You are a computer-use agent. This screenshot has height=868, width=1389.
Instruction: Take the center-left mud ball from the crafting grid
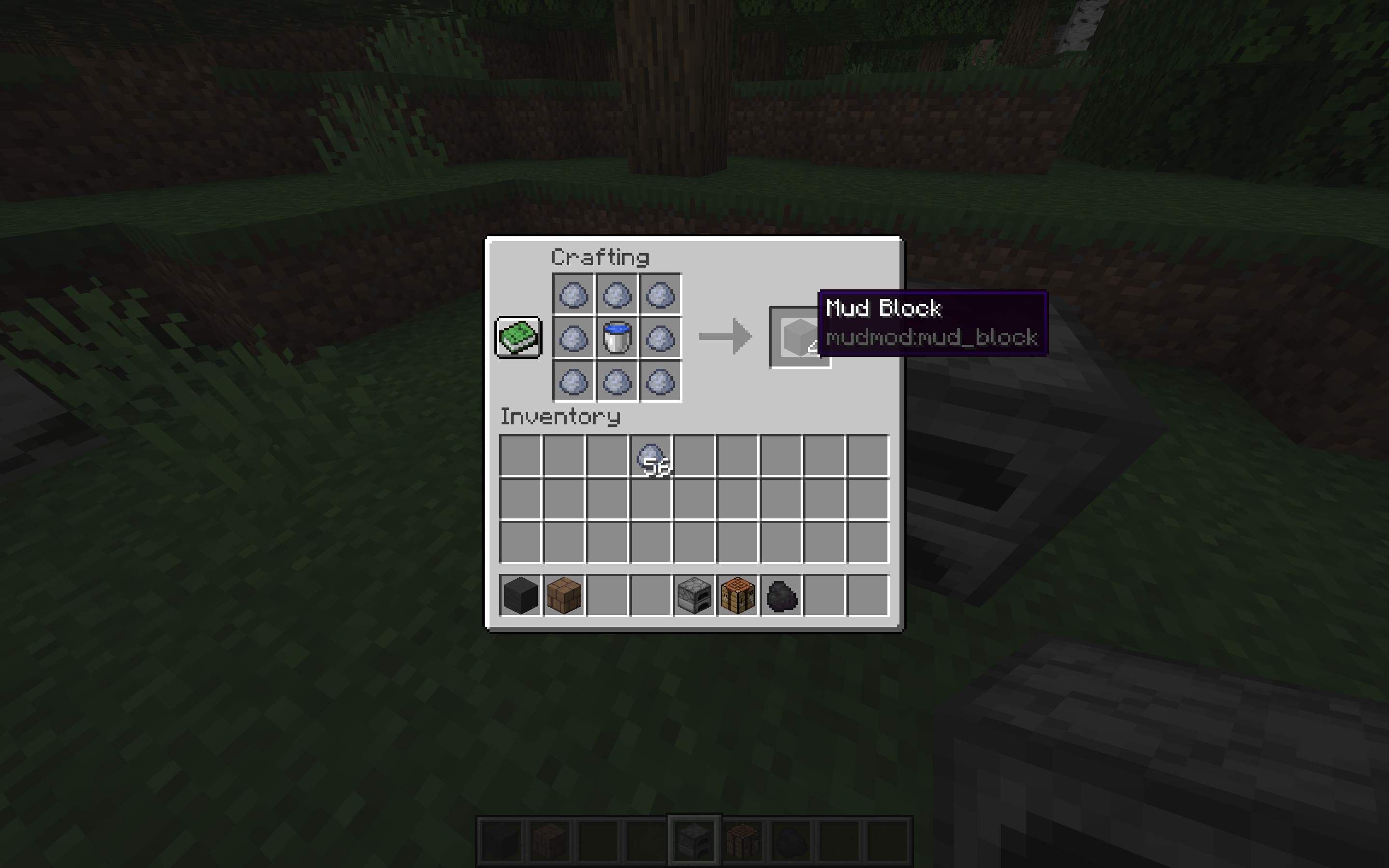pos(573,339)
